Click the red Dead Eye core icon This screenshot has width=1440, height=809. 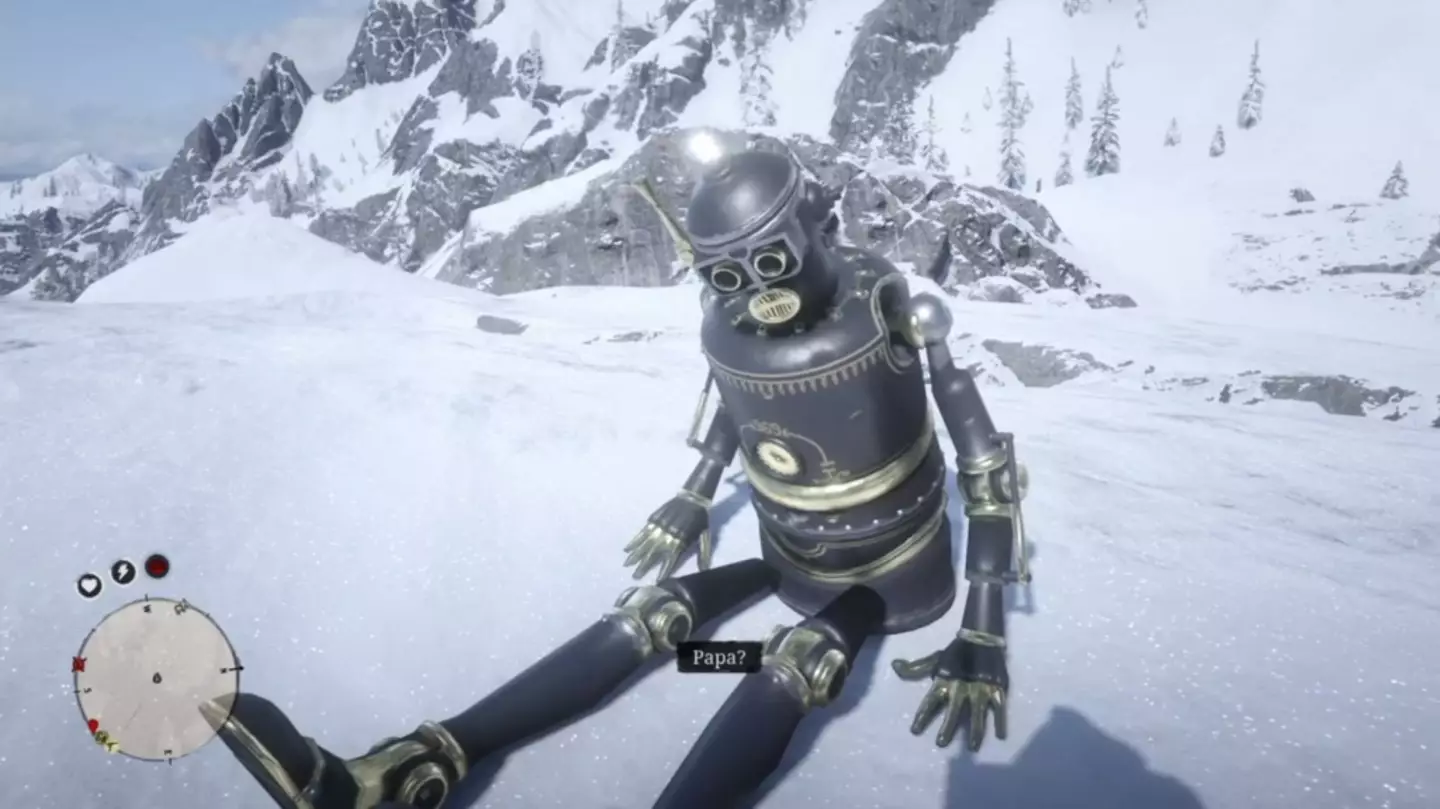pyautogui.click(x=157, y=566)
